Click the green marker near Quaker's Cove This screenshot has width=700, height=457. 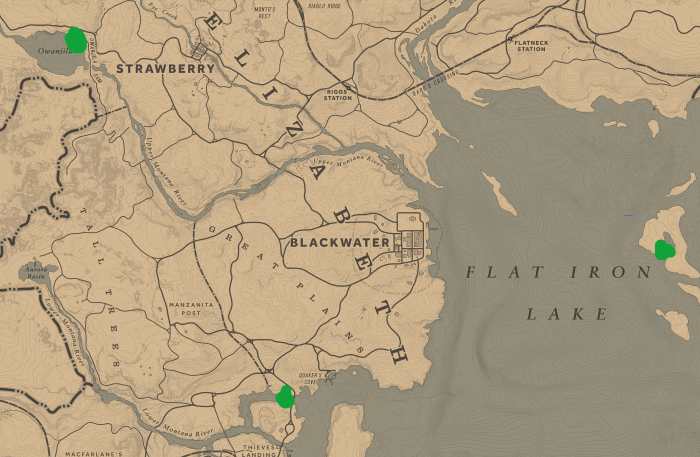tap(285, 397)
